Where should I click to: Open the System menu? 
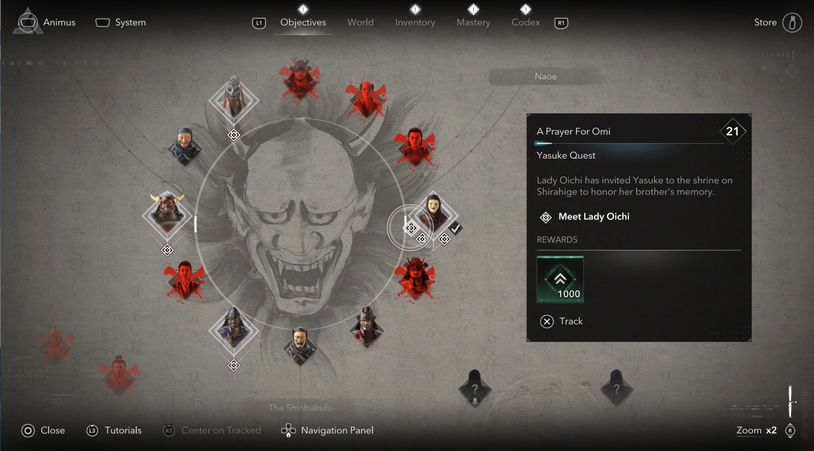coord(120,22)
